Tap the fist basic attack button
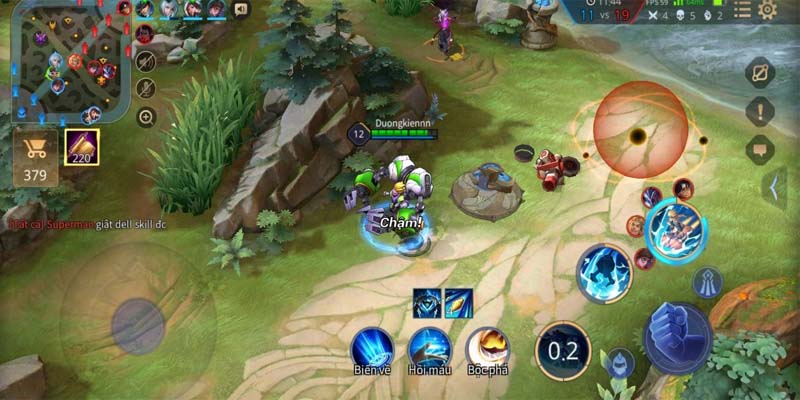This screenshot has width=800, height=400. [677, 336]
